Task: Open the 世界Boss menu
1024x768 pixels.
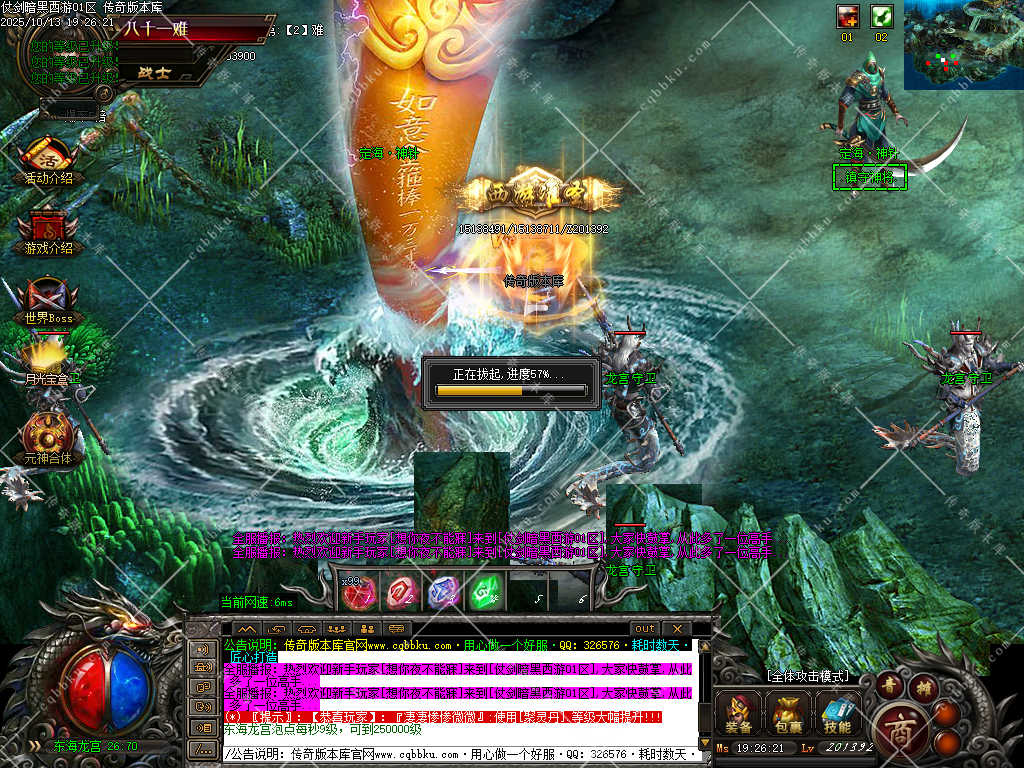Action: click(x=48, y=299)
